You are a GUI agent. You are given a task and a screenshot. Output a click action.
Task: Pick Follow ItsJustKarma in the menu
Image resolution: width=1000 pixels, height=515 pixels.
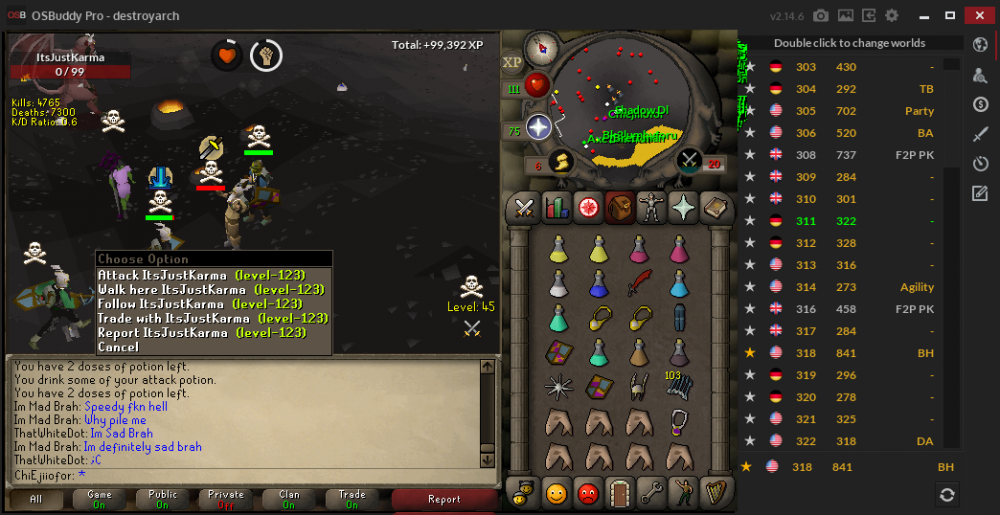199,304
